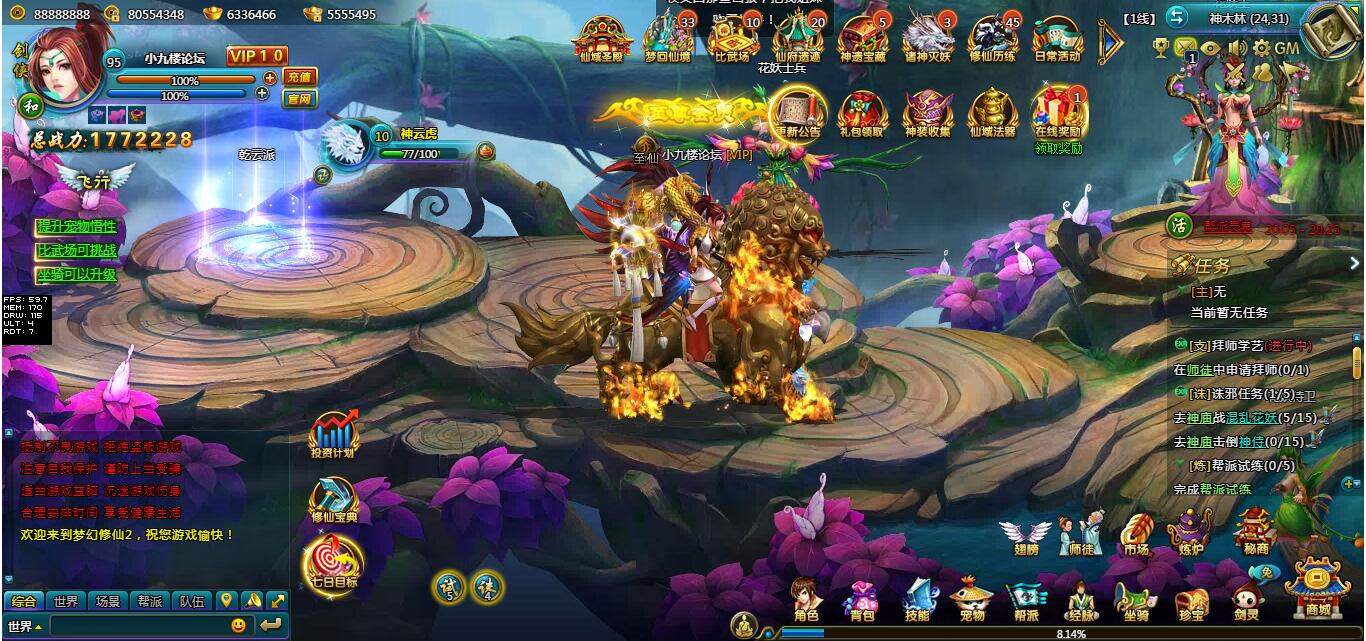This screenshot has height=641, width=1366.
Task: Click the 充值 recharge button
Action: (x=299, y=77)
